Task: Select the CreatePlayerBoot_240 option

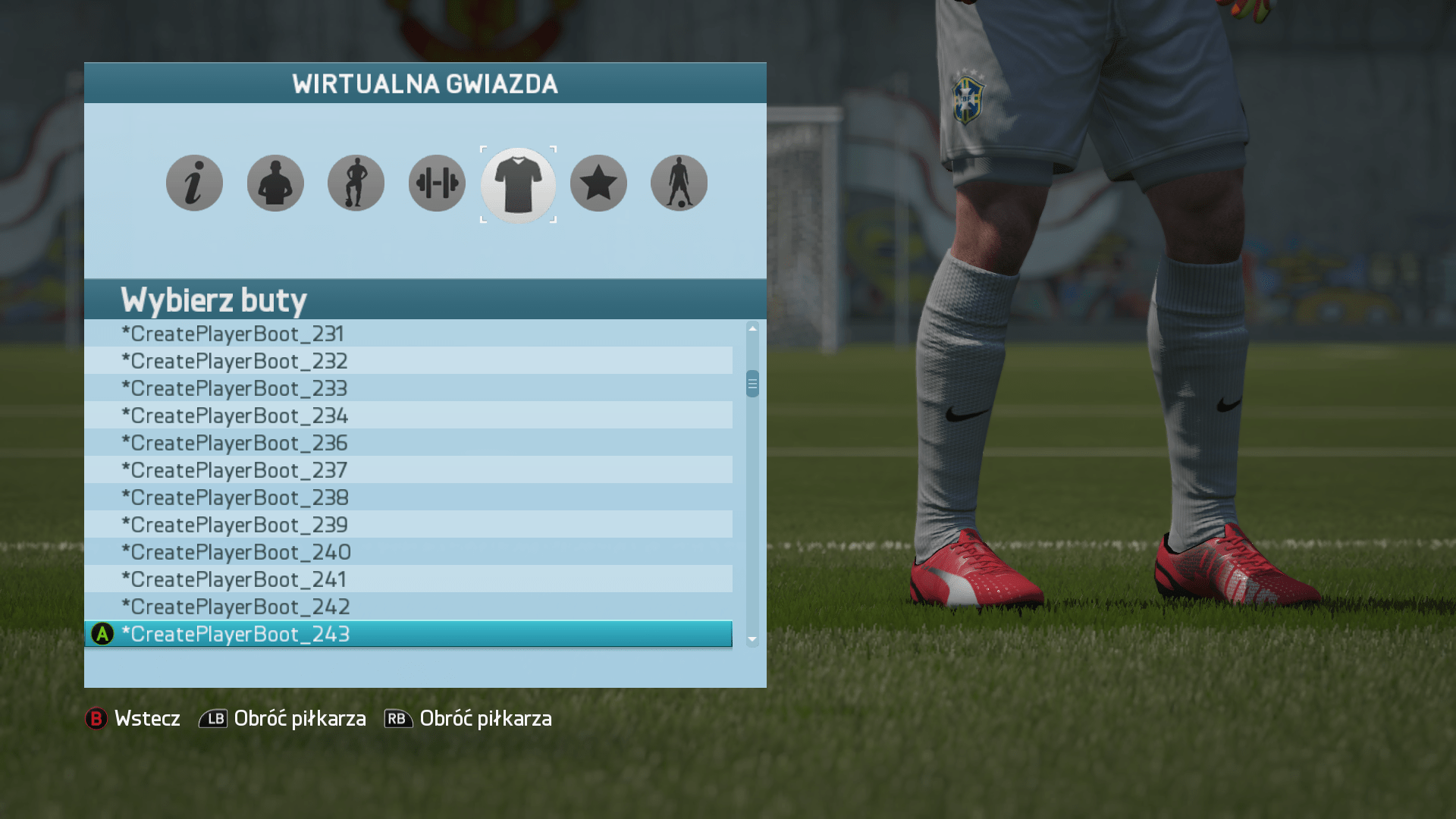Action: pos(408,552)
